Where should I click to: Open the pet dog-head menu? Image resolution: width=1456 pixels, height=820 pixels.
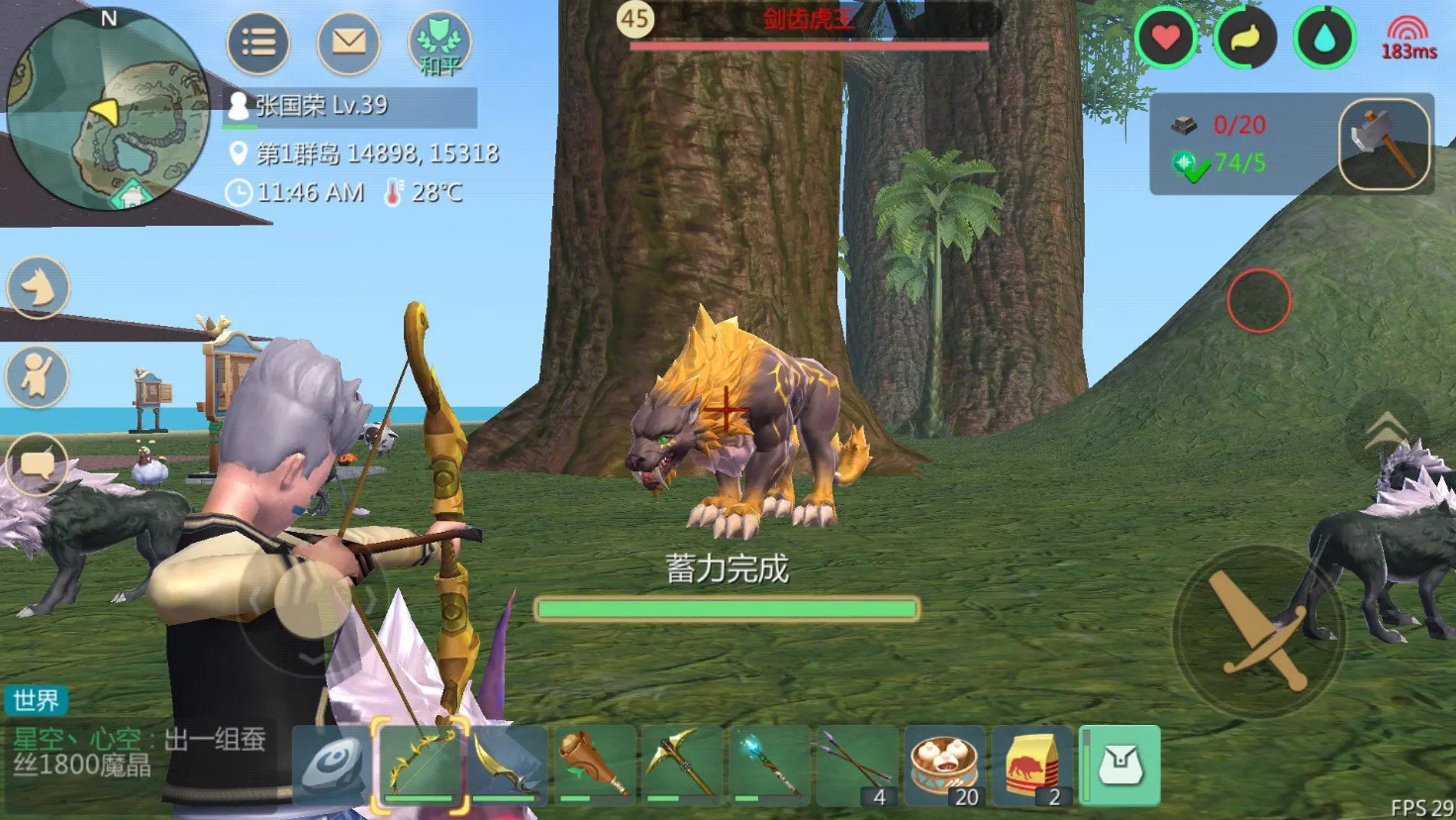39,288
